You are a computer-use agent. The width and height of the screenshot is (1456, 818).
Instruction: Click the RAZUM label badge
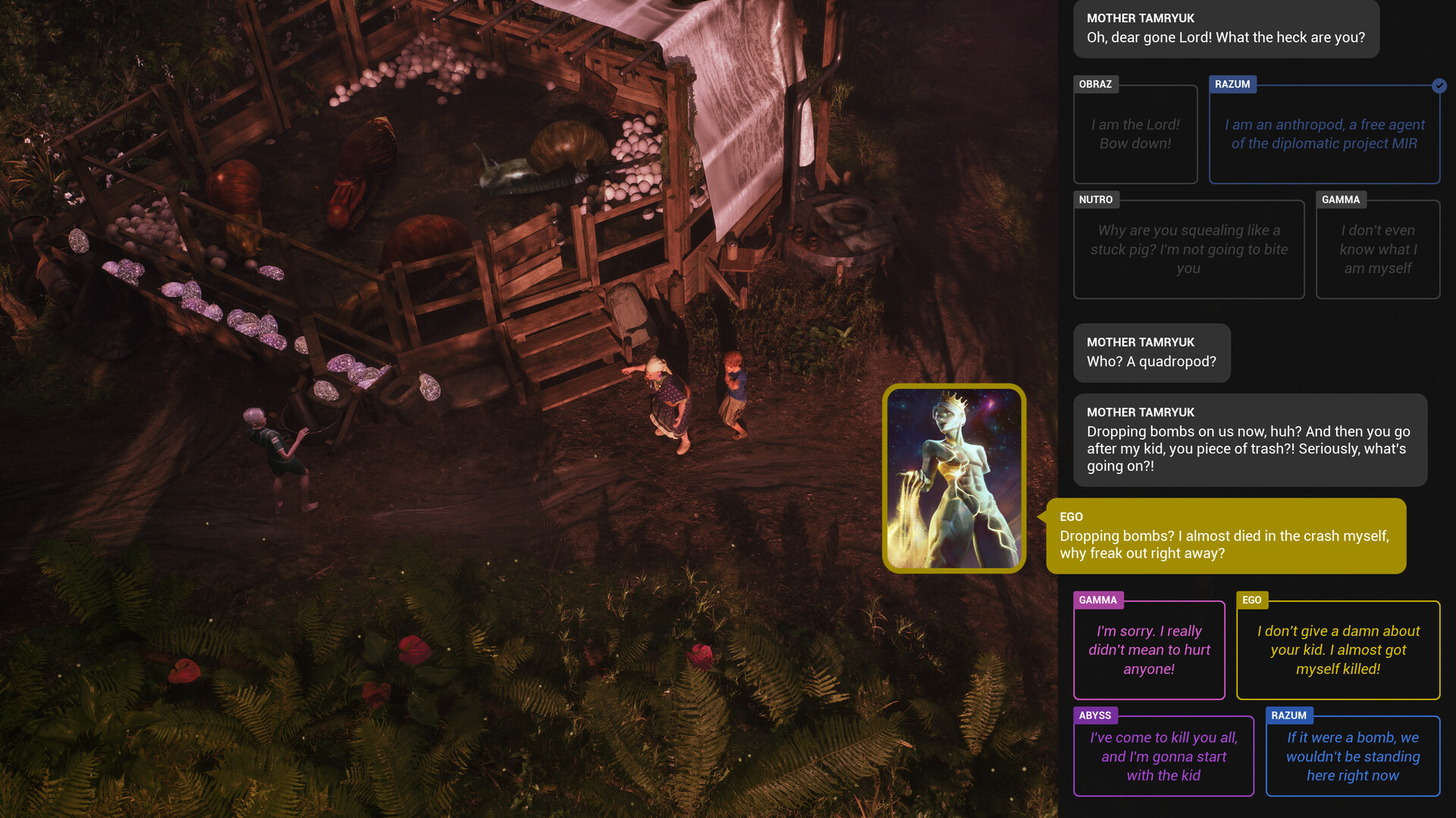(x=1233, y=84)
